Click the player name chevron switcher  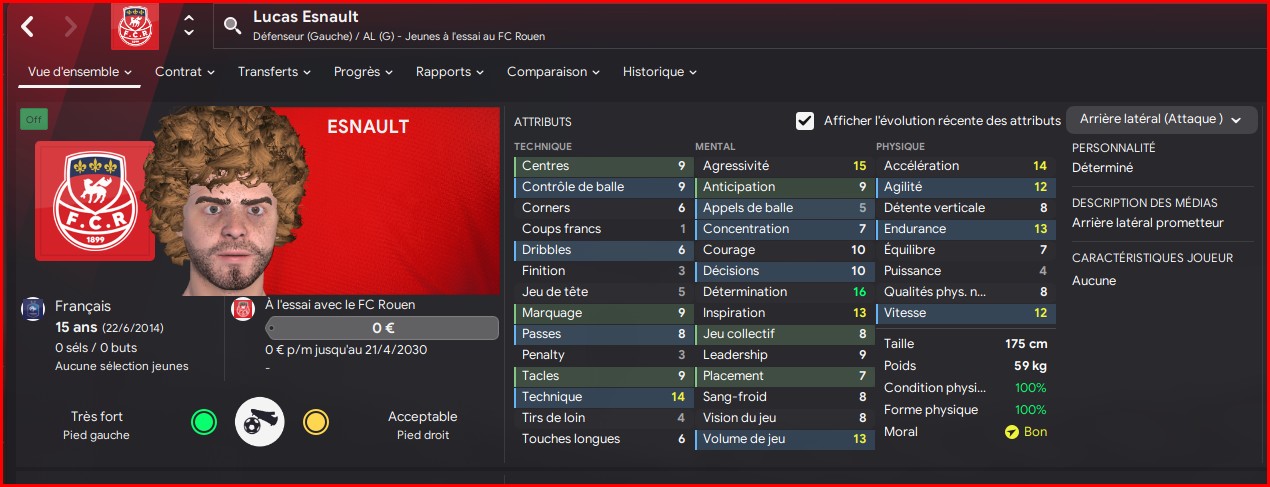point(189,26)
